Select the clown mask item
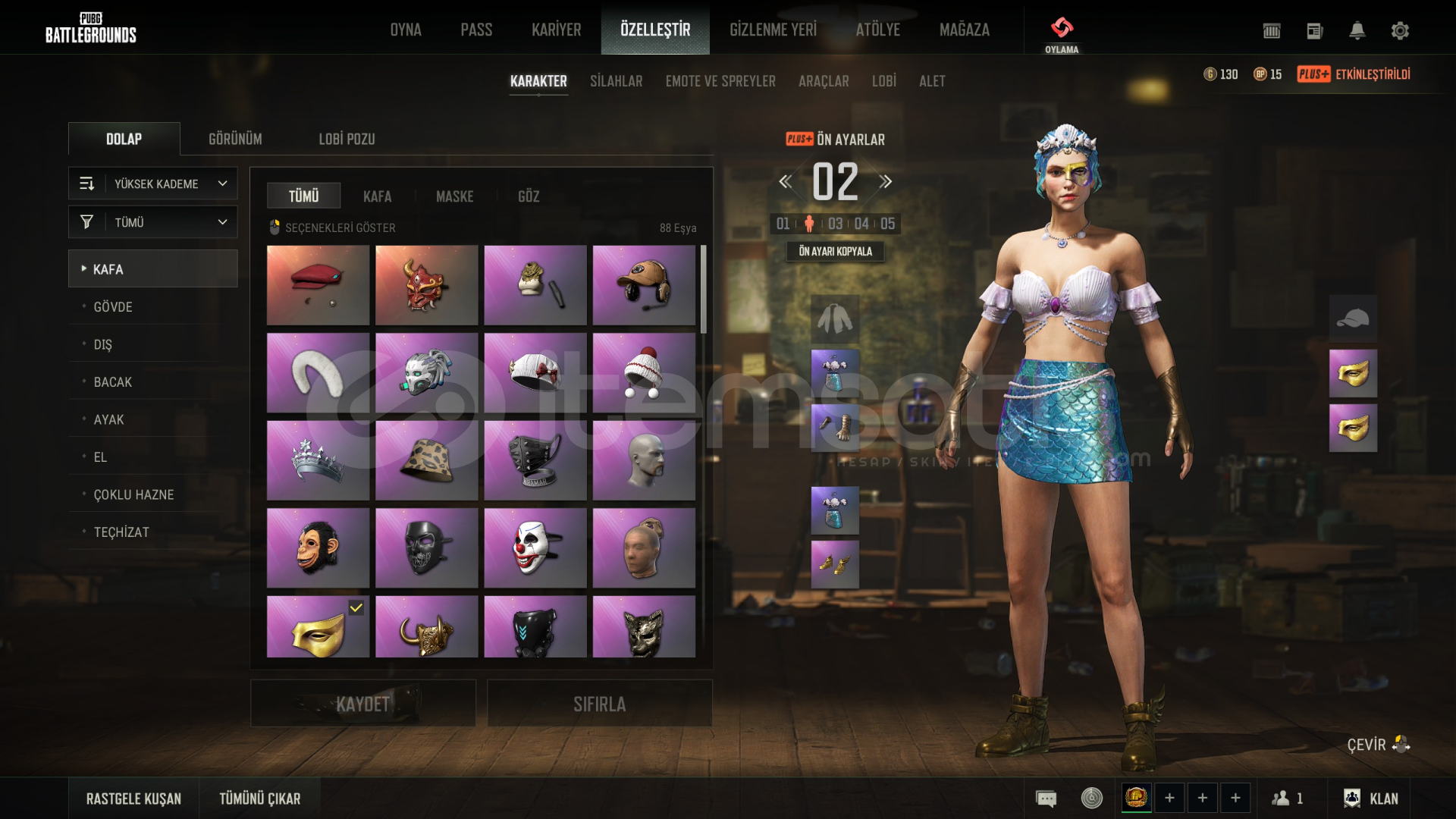This screenshot has width=1456, height=819. click(535, 548)
